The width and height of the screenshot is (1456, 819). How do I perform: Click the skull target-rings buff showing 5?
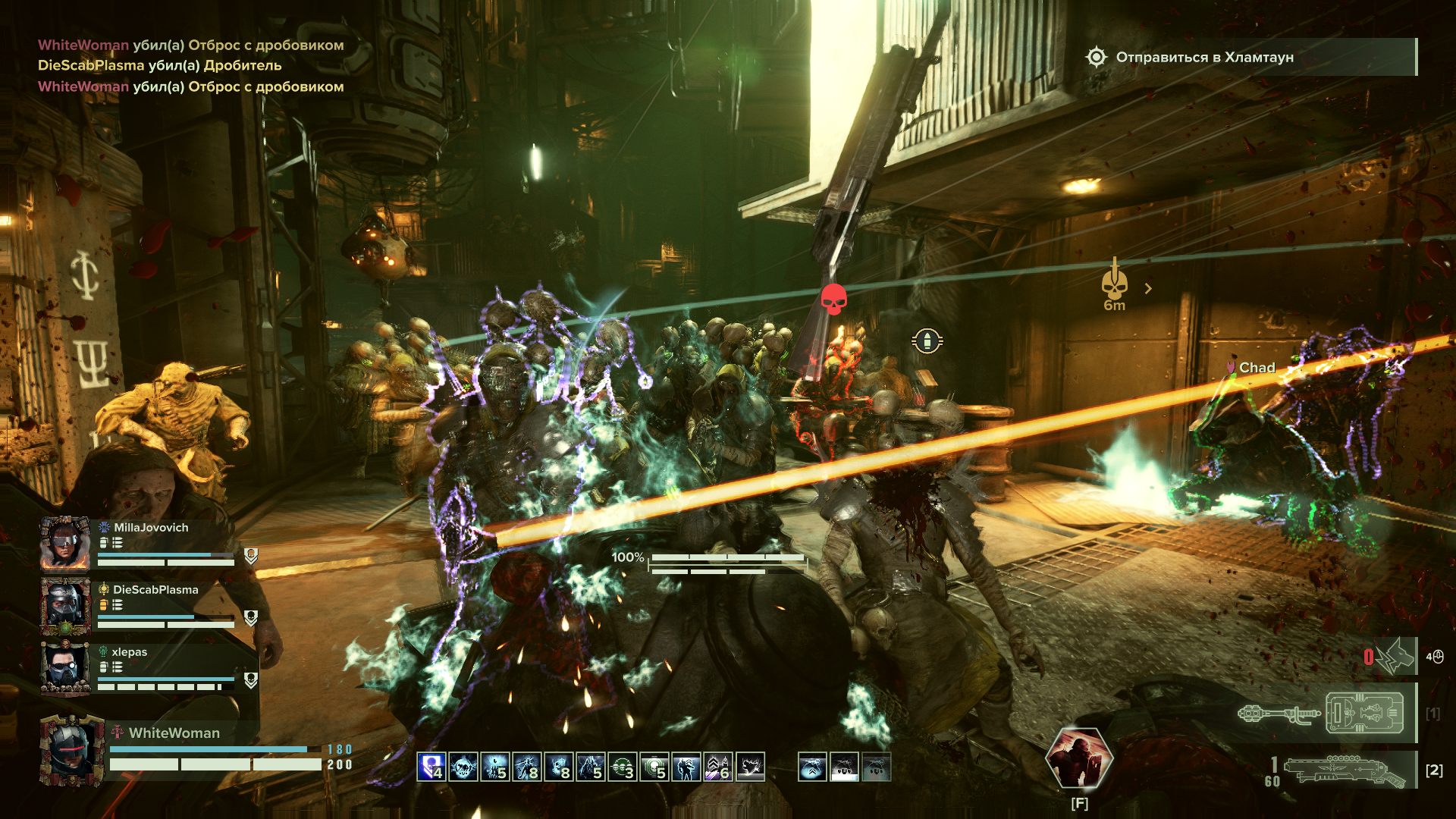point(654,767)
